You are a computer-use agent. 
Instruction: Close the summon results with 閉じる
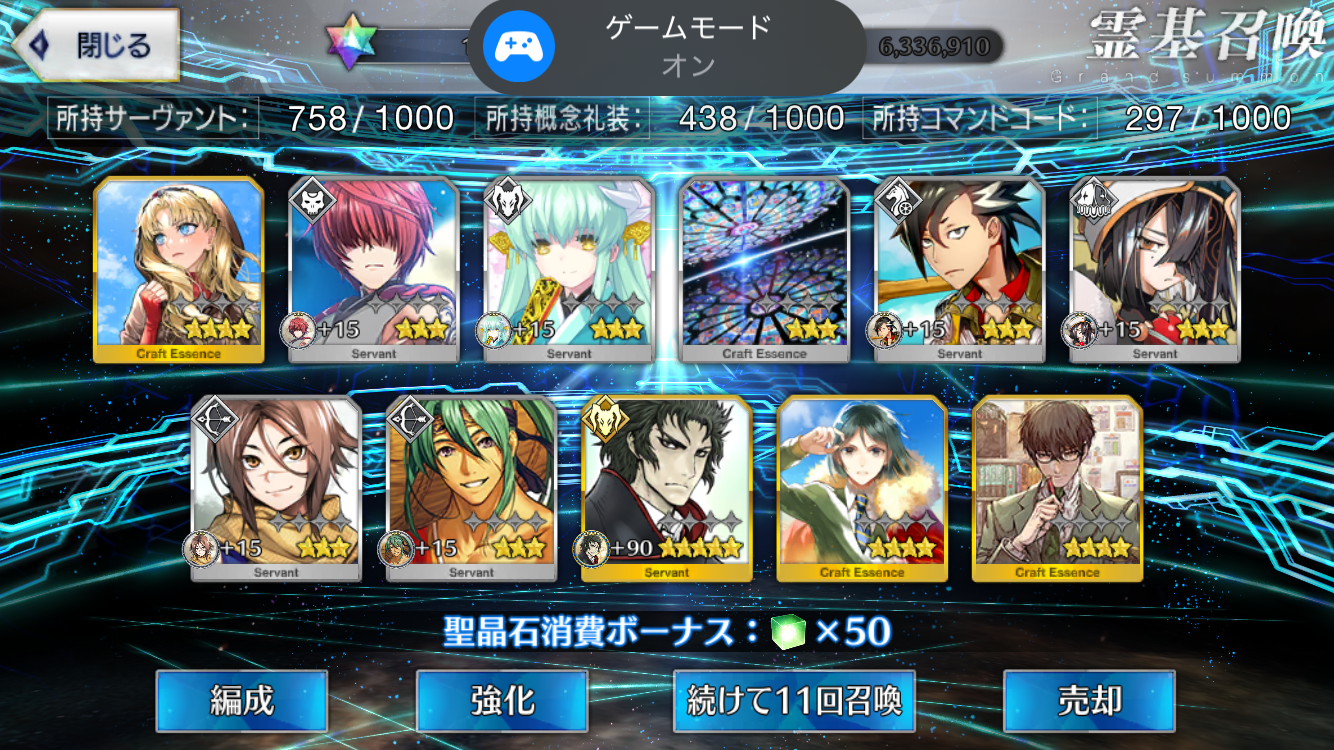click(96, 46)
